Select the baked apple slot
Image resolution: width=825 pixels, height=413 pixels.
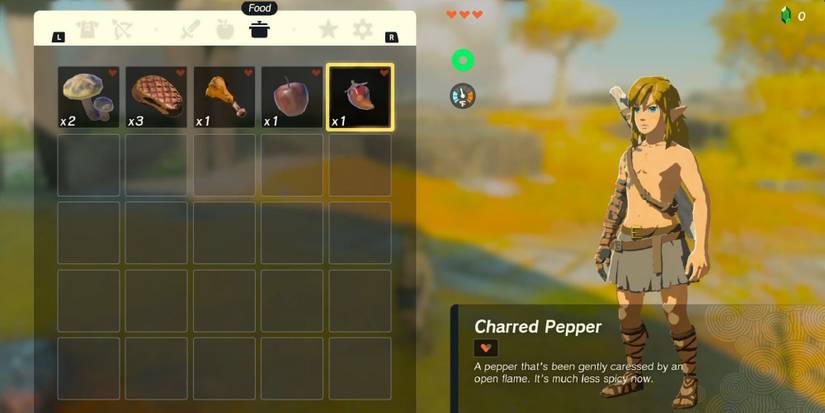point(292,98)
